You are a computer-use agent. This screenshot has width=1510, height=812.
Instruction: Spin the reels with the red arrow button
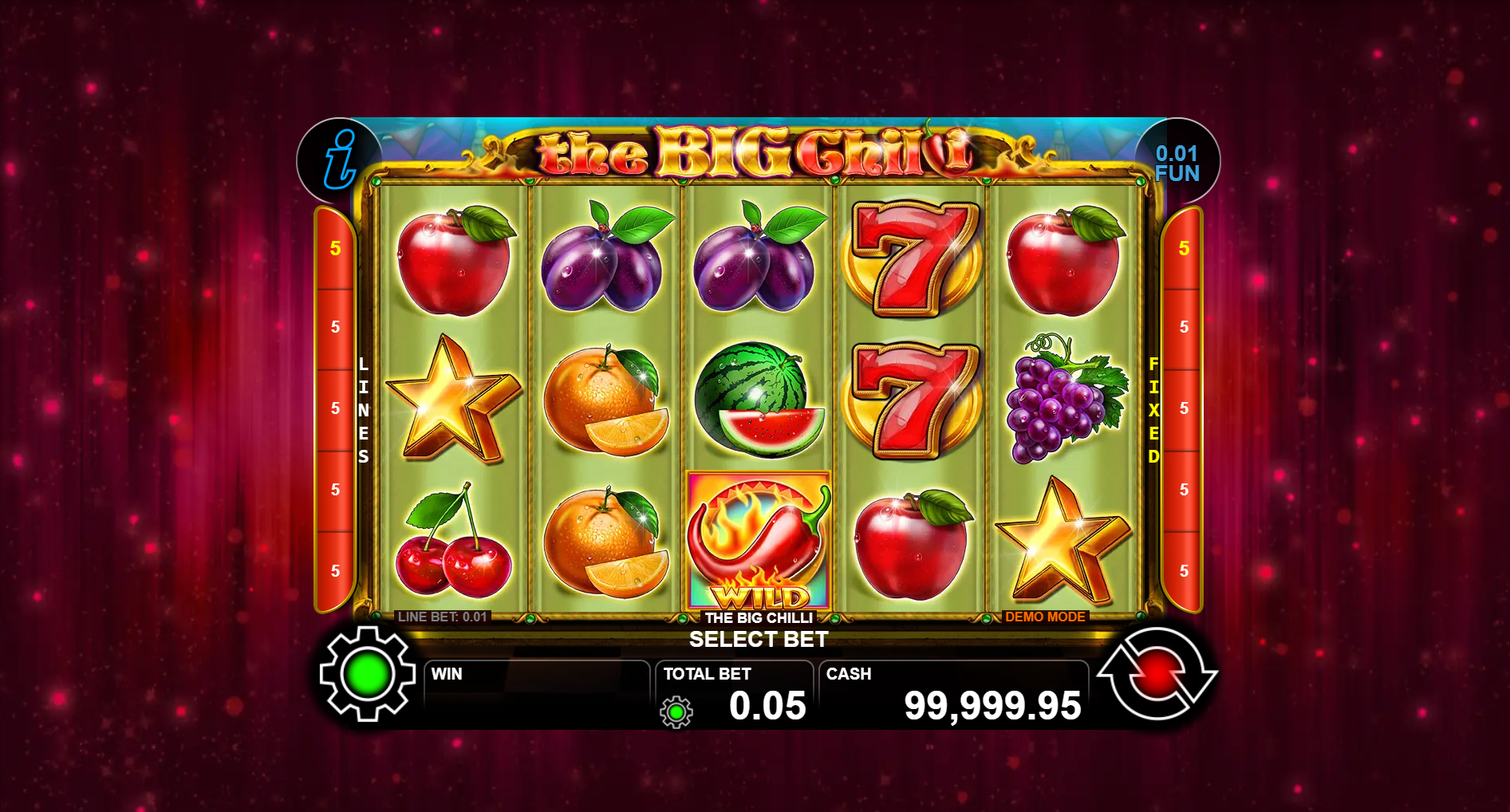point(1157,675)
